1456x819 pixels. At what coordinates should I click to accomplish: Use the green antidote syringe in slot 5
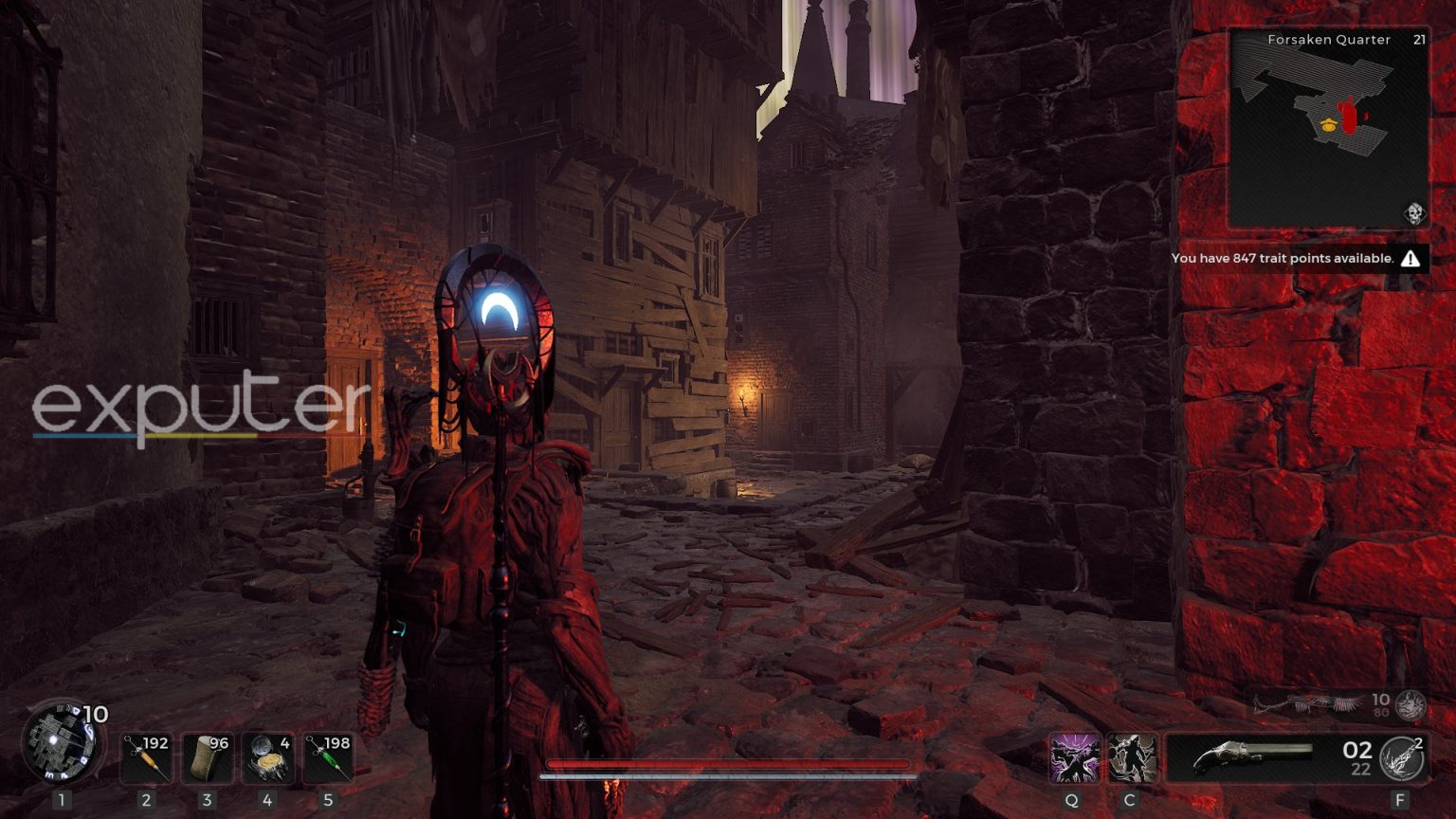329,755
